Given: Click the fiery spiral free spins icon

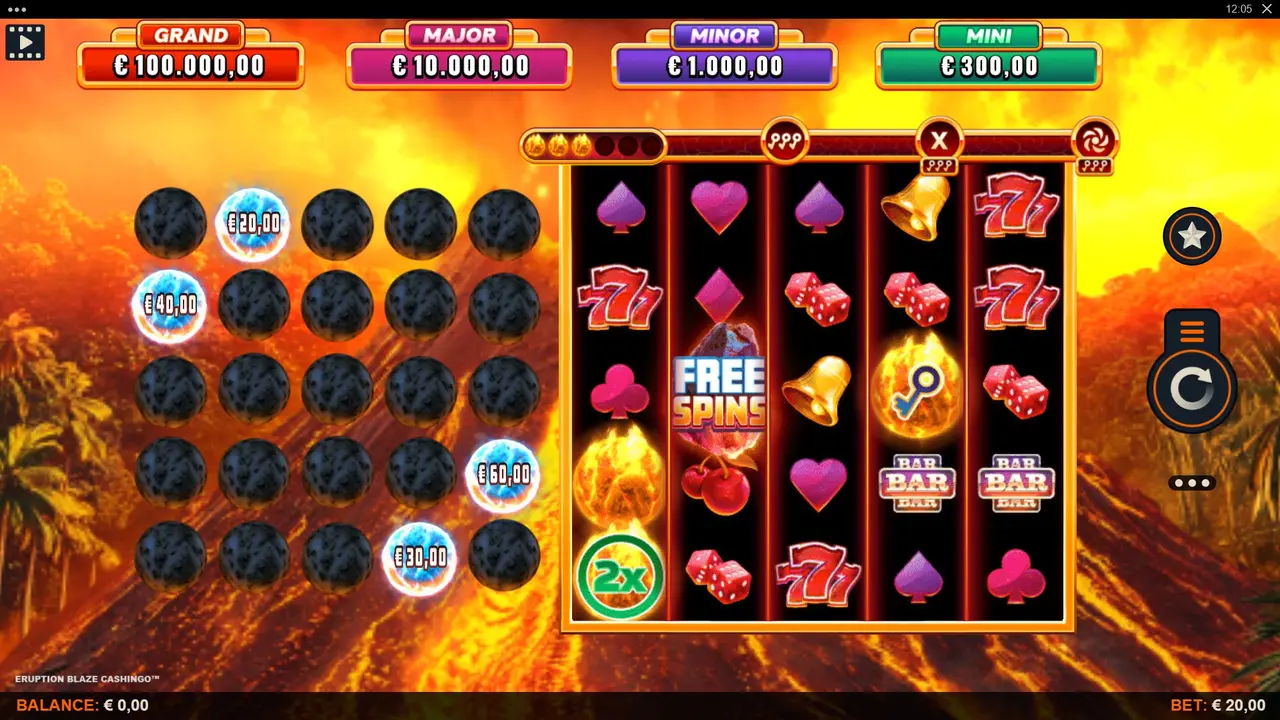Looking at the screenshot, I should [1096, 141].
